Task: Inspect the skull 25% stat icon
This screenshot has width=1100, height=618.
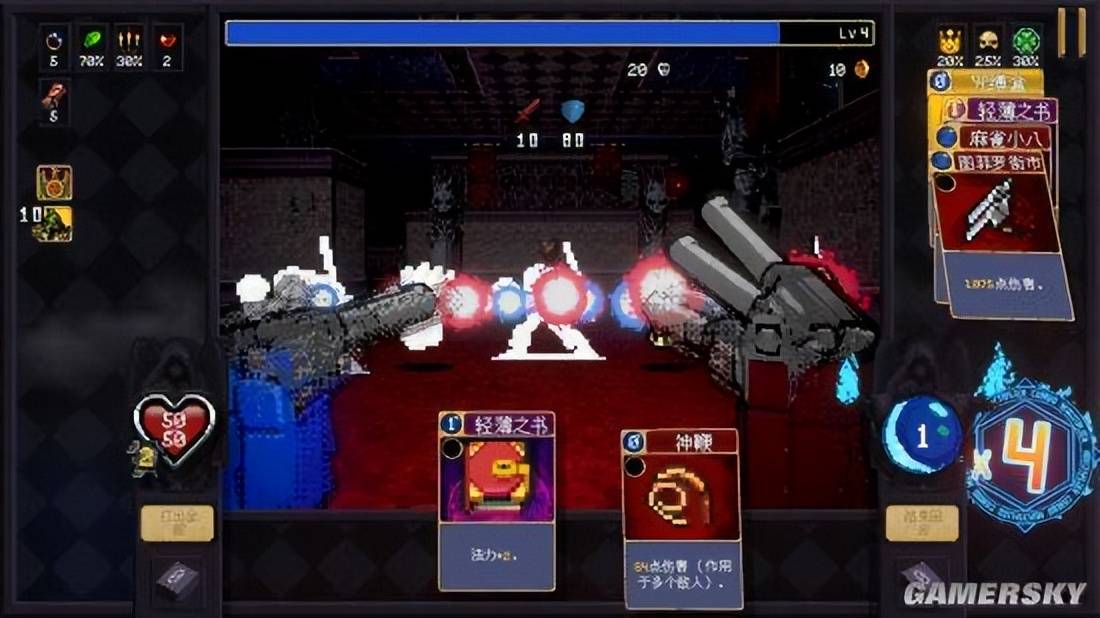Action: (990, 42)
